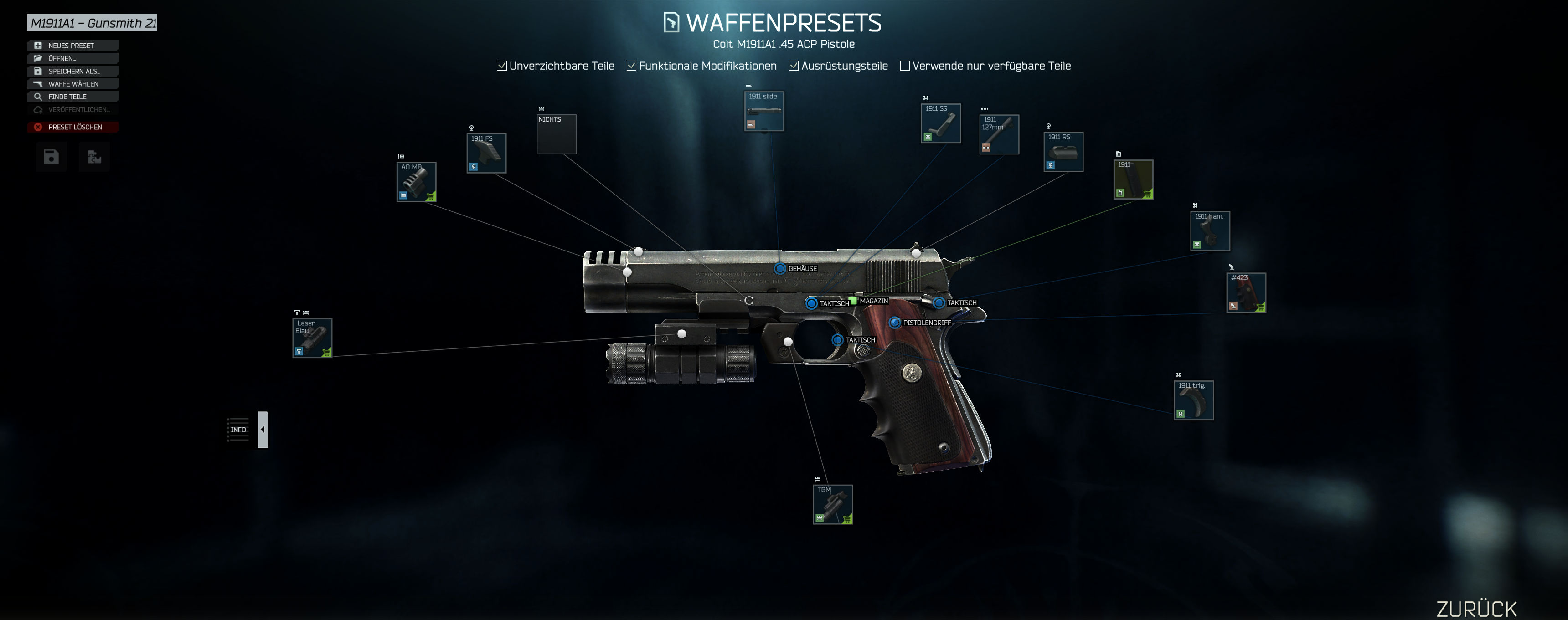Open the 1911 trig. trigger slot
The width and height of the screenshot is (1568, 620).
pyautogui.click(x=1193, y=400)
